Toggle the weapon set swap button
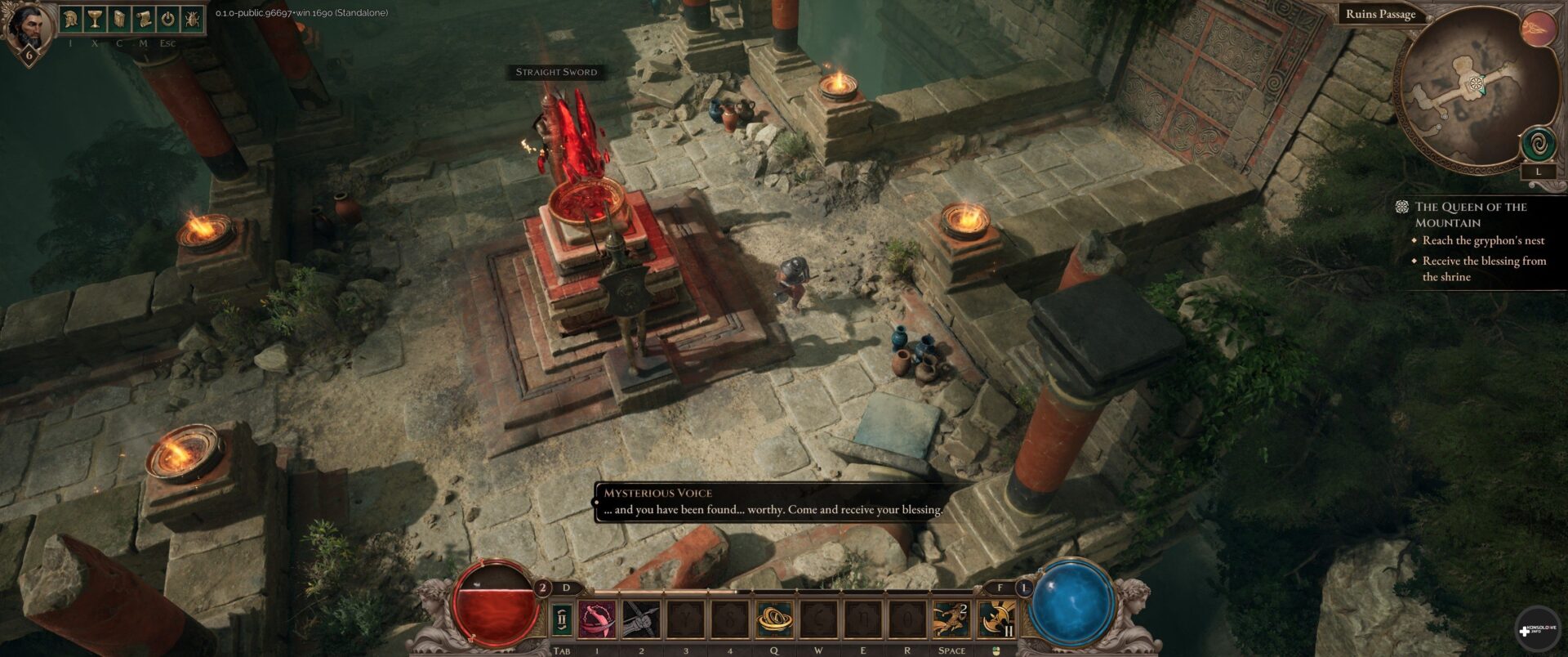This screenshot has height=657, width=1568. point(562,619)
